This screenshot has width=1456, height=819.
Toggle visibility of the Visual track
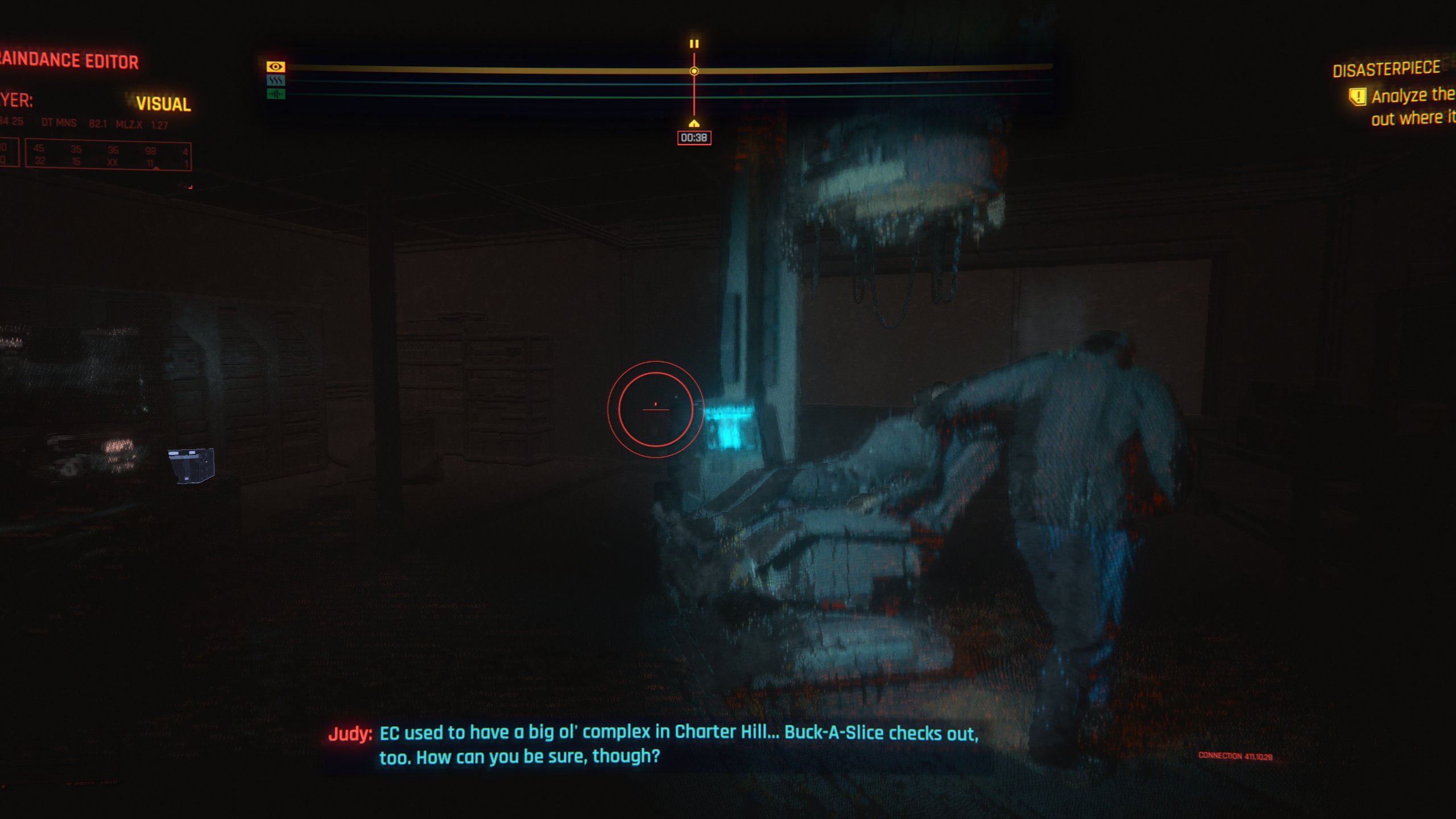tap(276, 67)
